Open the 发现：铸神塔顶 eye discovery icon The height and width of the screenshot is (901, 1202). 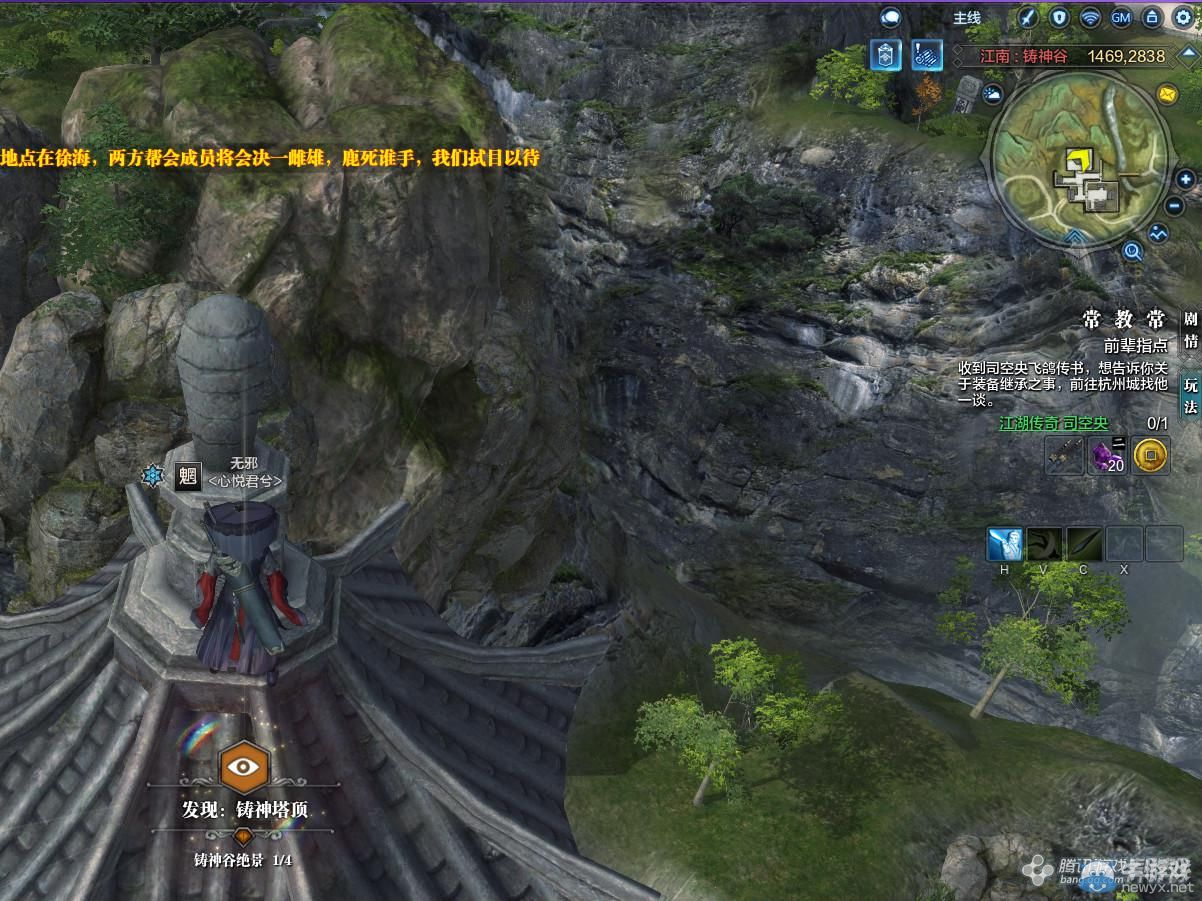coord(244,767)
